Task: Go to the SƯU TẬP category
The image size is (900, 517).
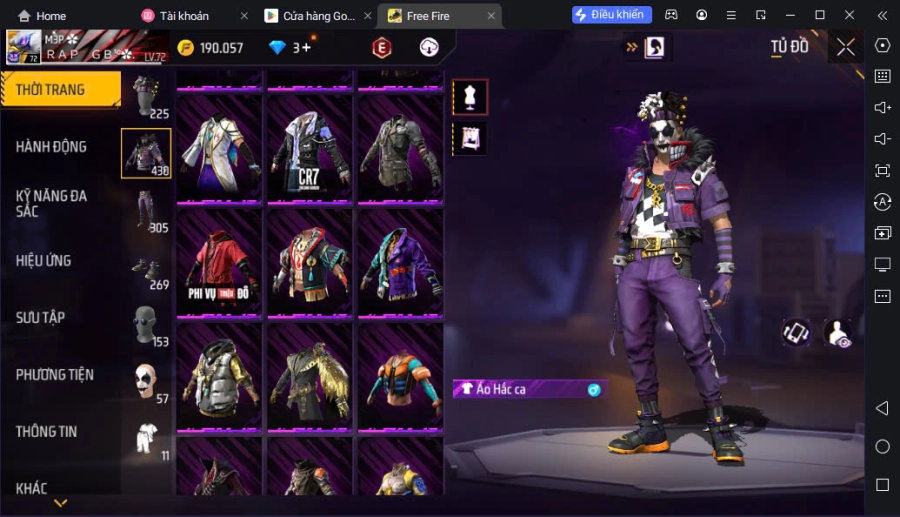Action: 41,318
